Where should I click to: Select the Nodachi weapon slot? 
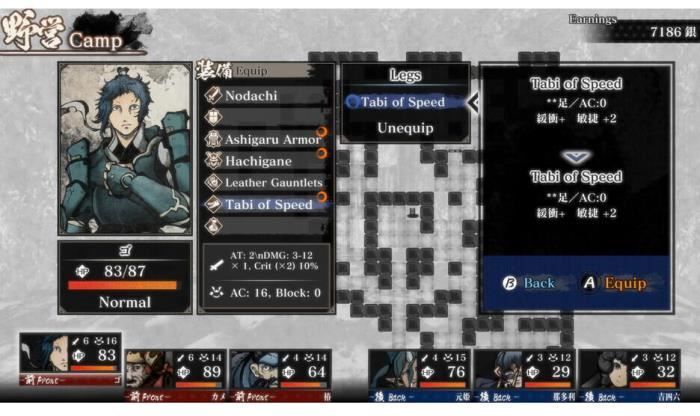coord(264,95)
